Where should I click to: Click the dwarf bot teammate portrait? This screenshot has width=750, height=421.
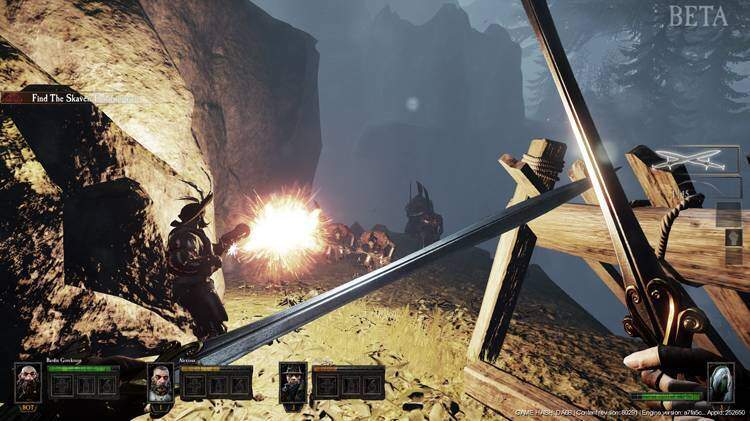point(28,382)
